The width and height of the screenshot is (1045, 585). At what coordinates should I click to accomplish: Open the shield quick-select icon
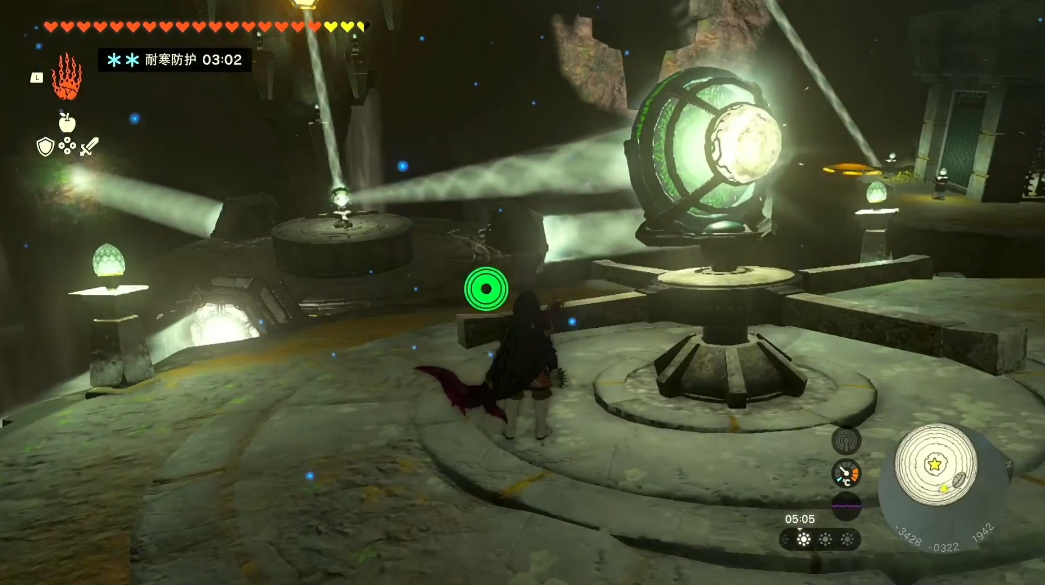(45, 147)
